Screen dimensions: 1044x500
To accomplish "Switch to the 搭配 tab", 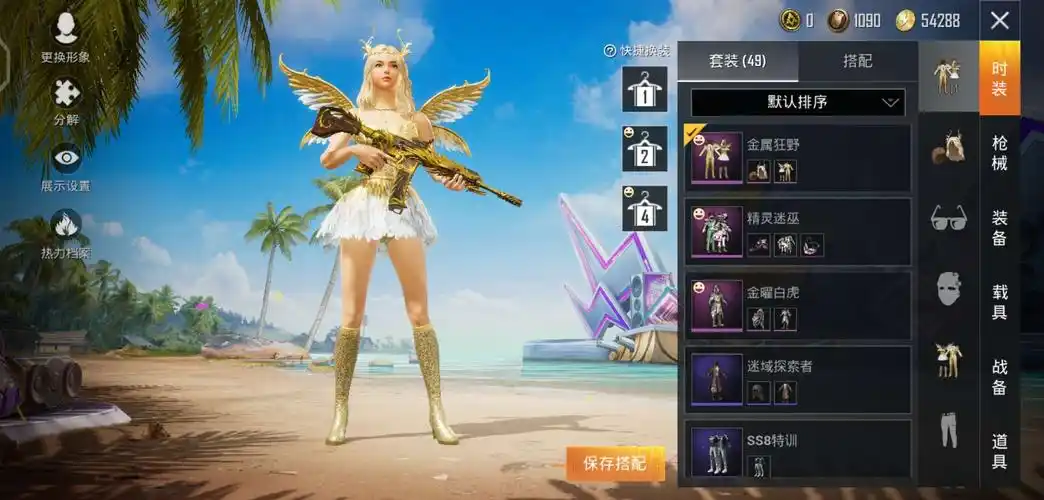I will [858, 61].
